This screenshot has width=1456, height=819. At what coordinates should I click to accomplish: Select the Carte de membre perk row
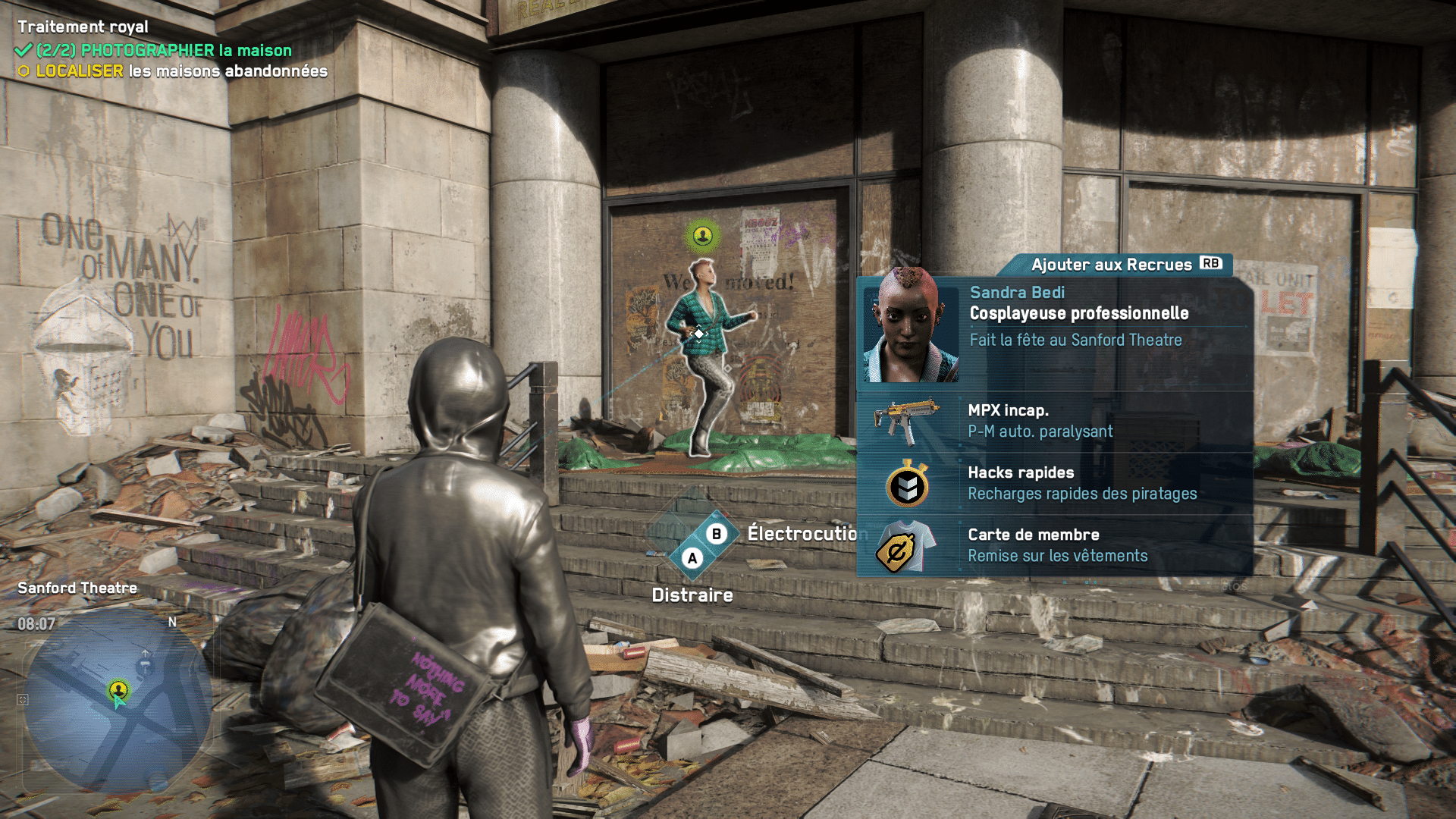(x=1054, y=546)
